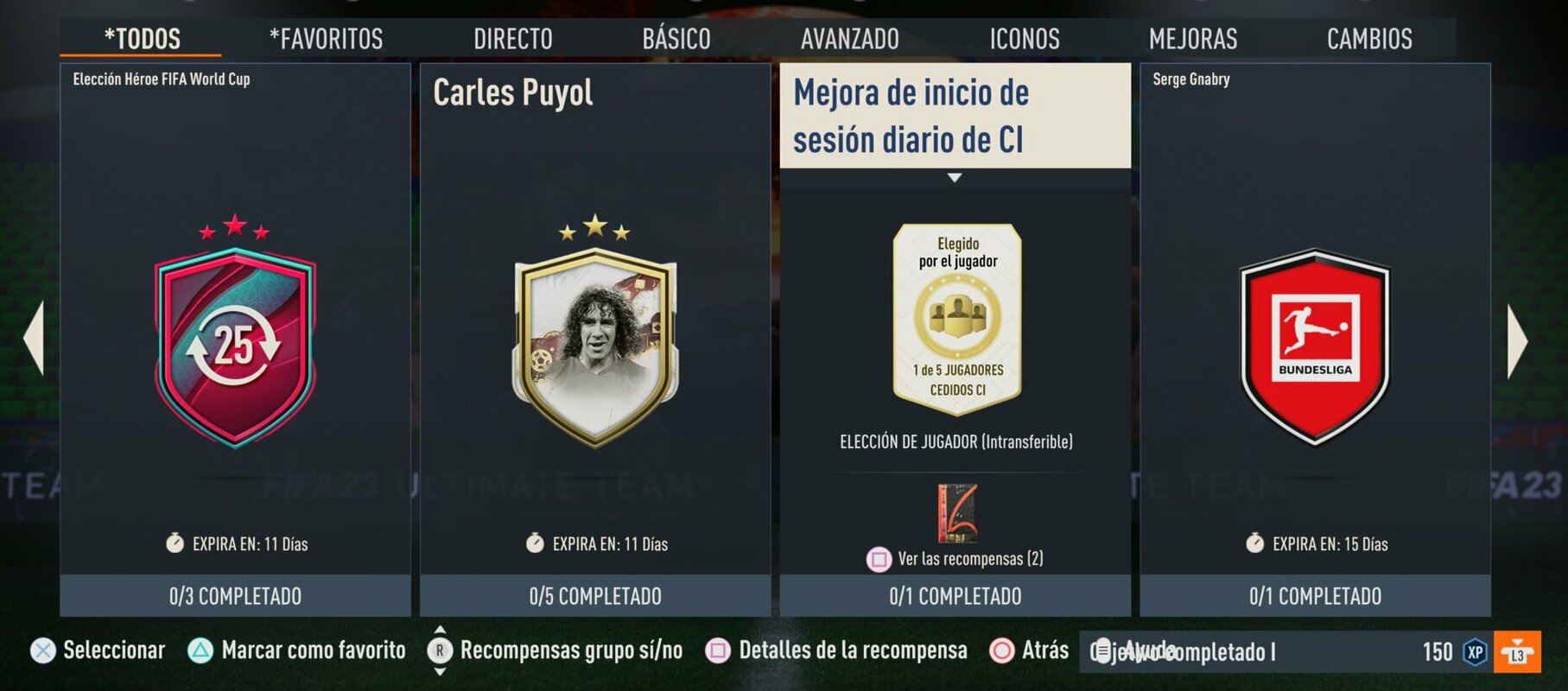Click the circle Atrás icon
This screenshot has width=1568, height=691.
(1001, 650)
